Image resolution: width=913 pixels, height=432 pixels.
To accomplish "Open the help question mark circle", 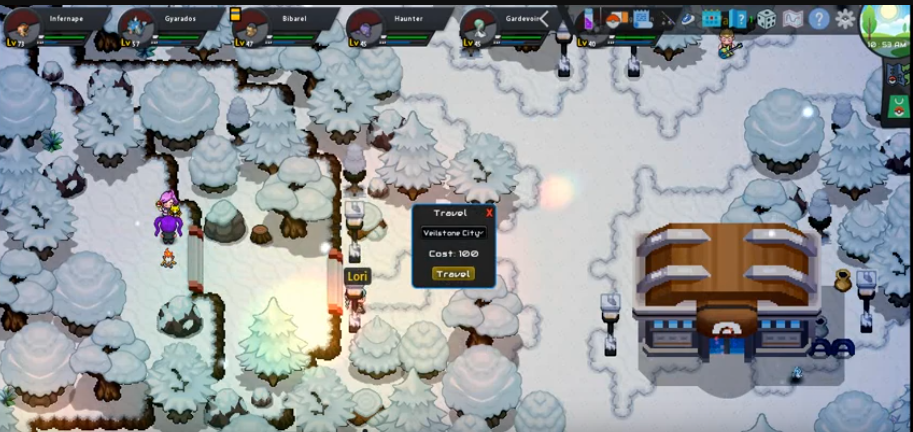I will (x=819, y=19).
